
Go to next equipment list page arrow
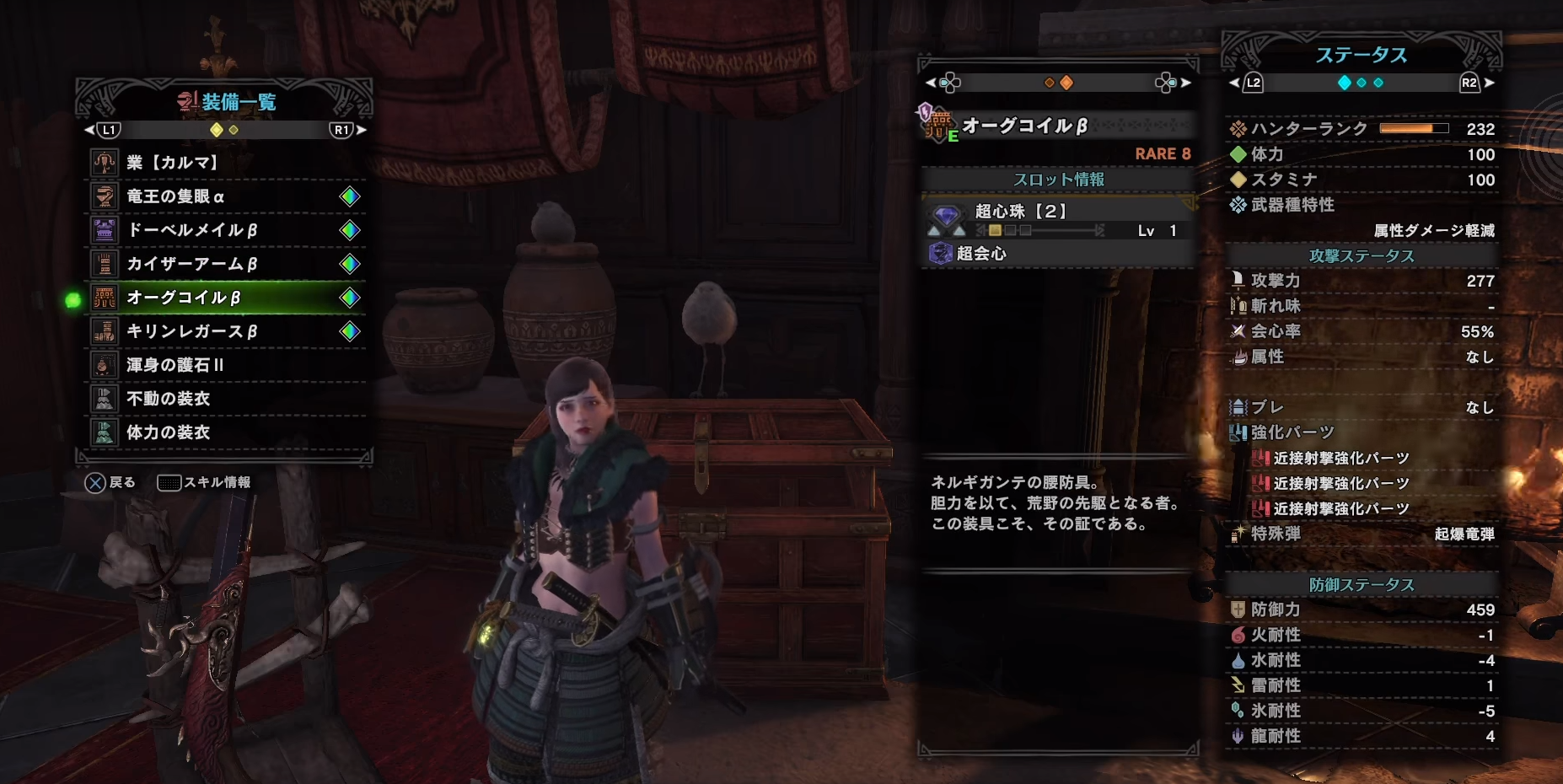pos(362,130)
